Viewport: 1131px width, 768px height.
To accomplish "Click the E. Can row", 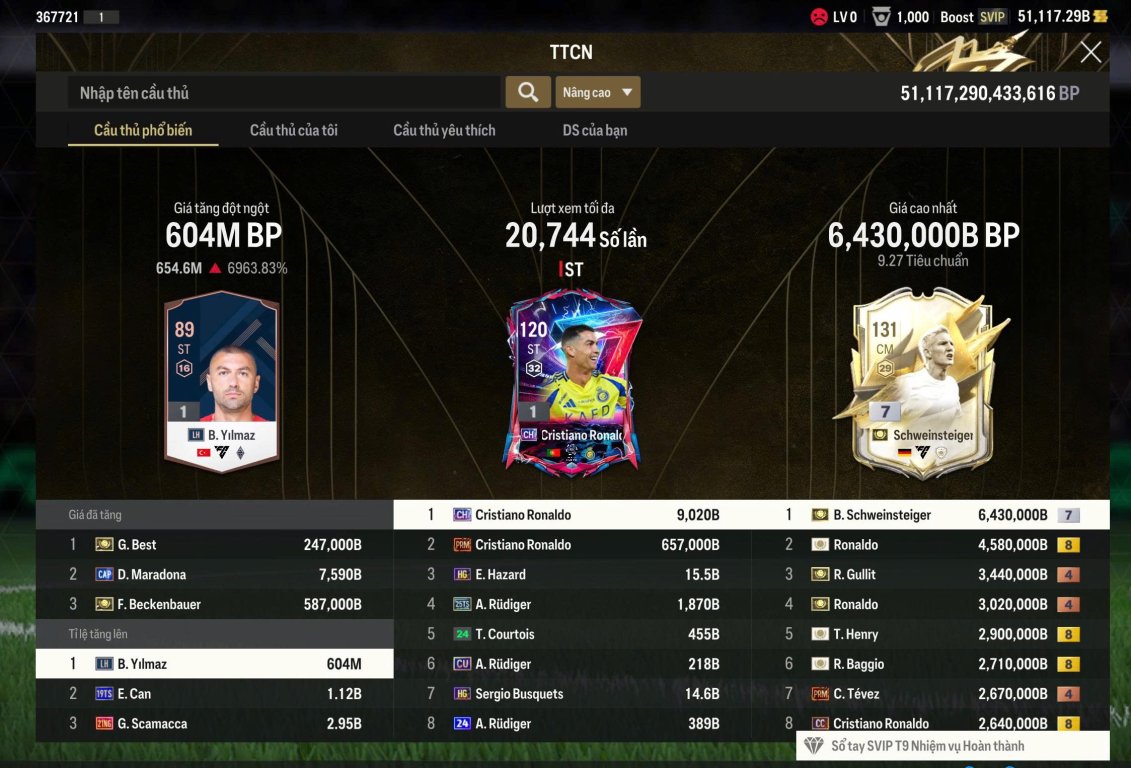I will (x=215, y=694).
